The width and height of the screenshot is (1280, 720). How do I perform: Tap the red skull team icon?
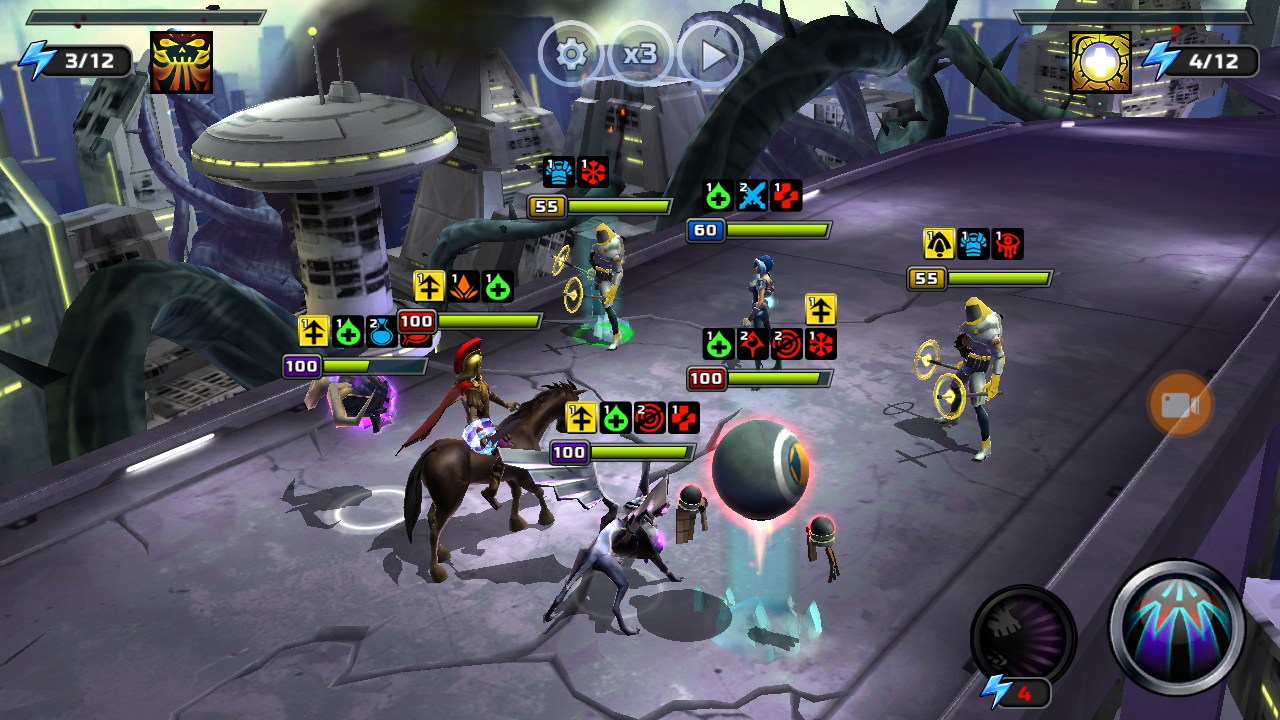181,62
